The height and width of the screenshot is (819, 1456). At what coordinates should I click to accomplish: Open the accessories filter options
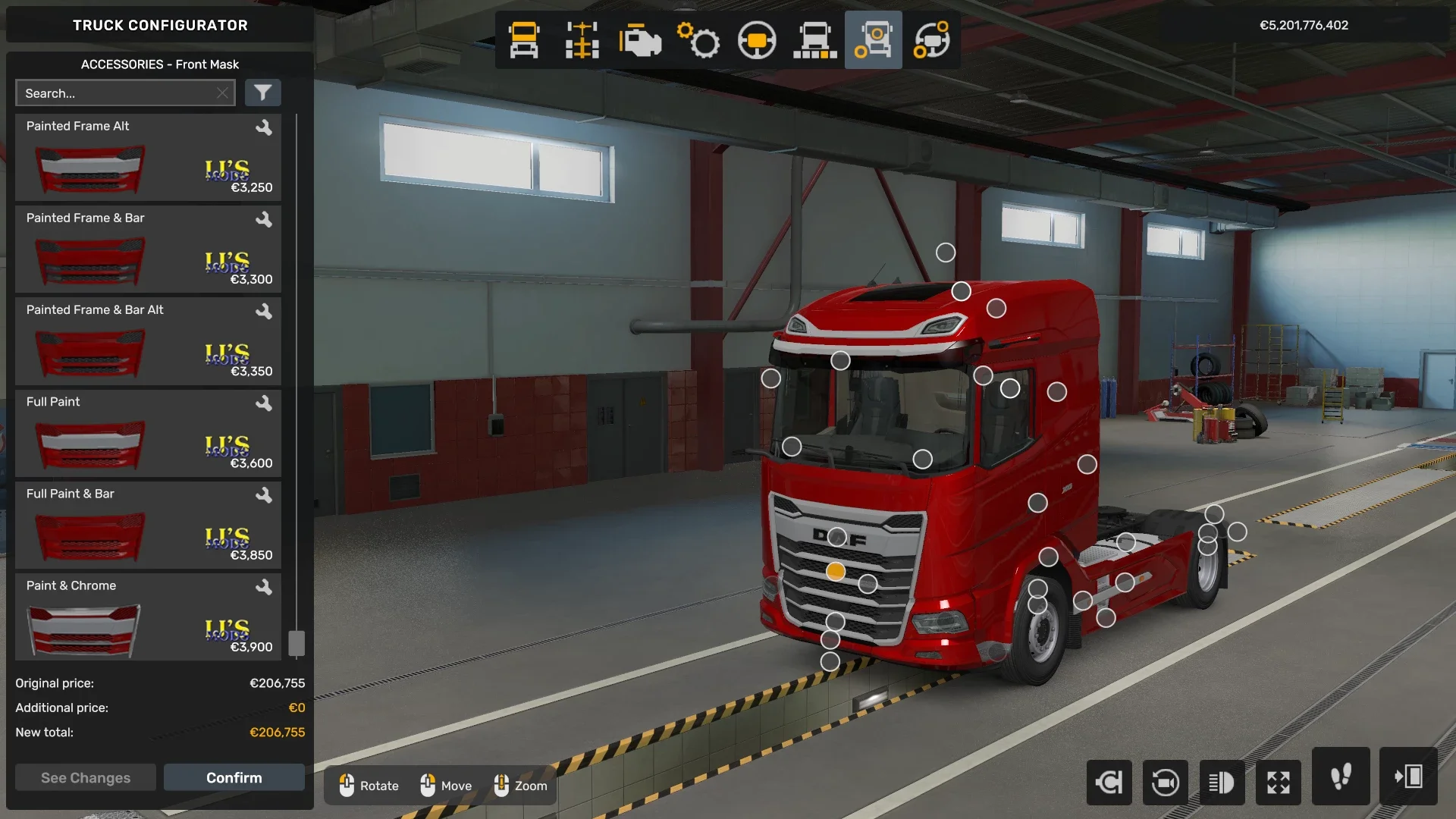[x=263, y=93]
